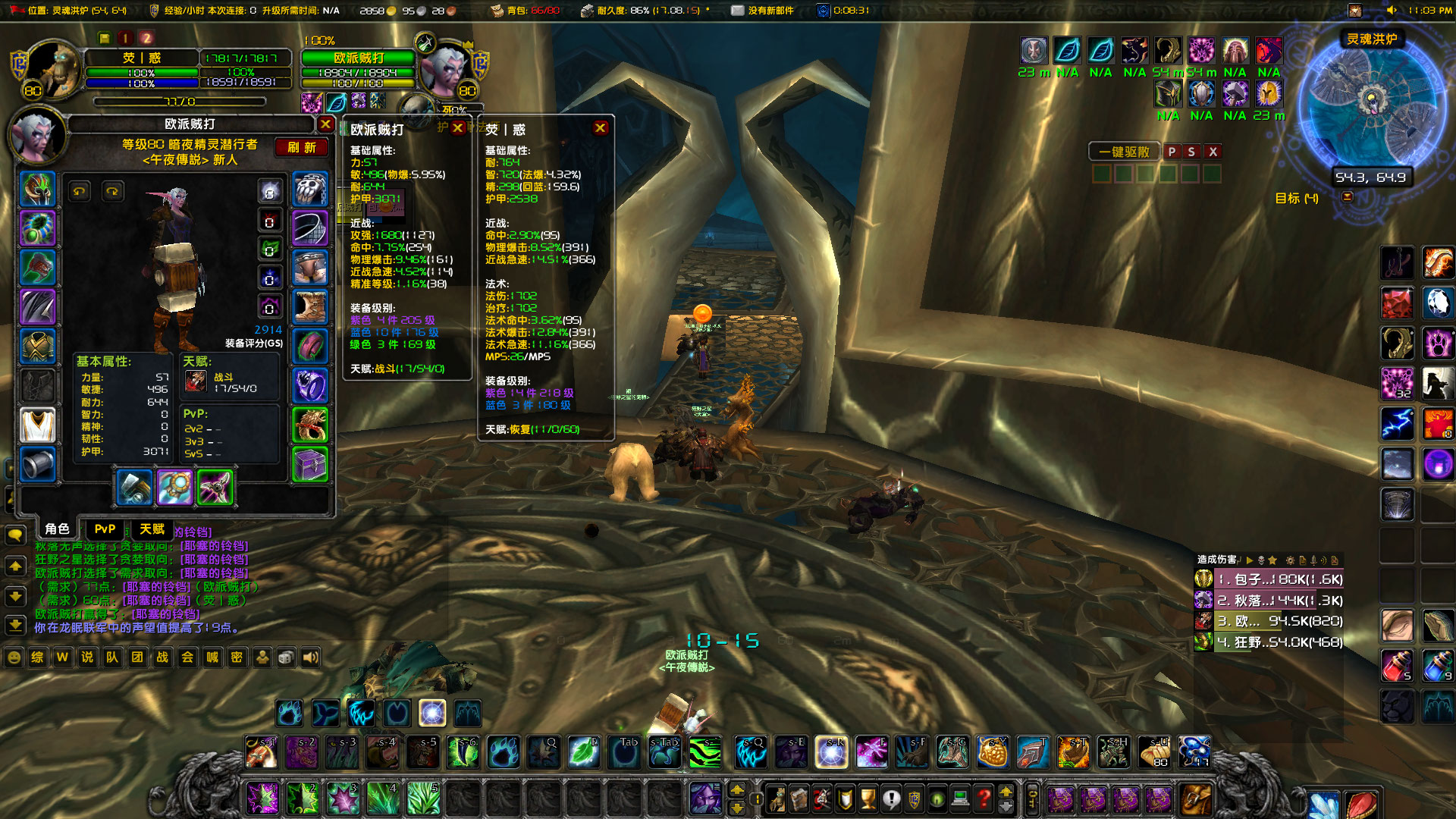
Task: Click the dice roll icon on chat bar
Action: click(286, 657)
